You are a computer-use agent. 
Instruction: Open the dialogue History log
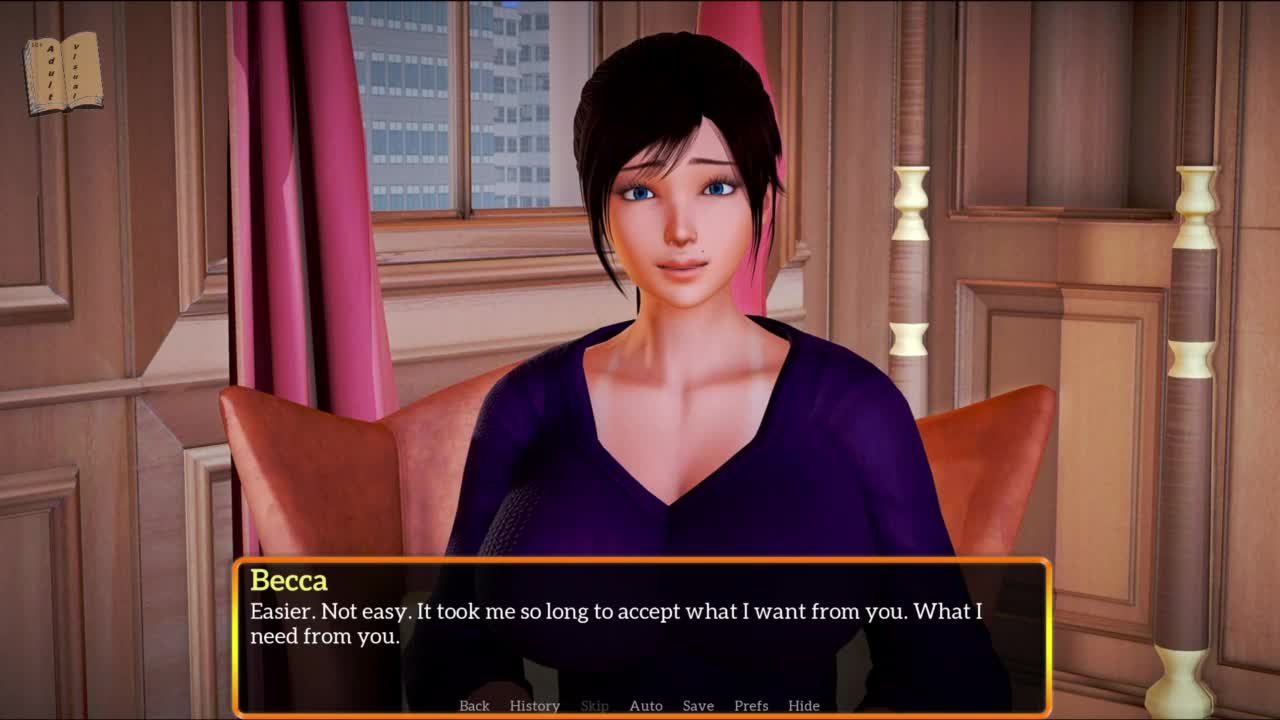click(x=534, y=705)
